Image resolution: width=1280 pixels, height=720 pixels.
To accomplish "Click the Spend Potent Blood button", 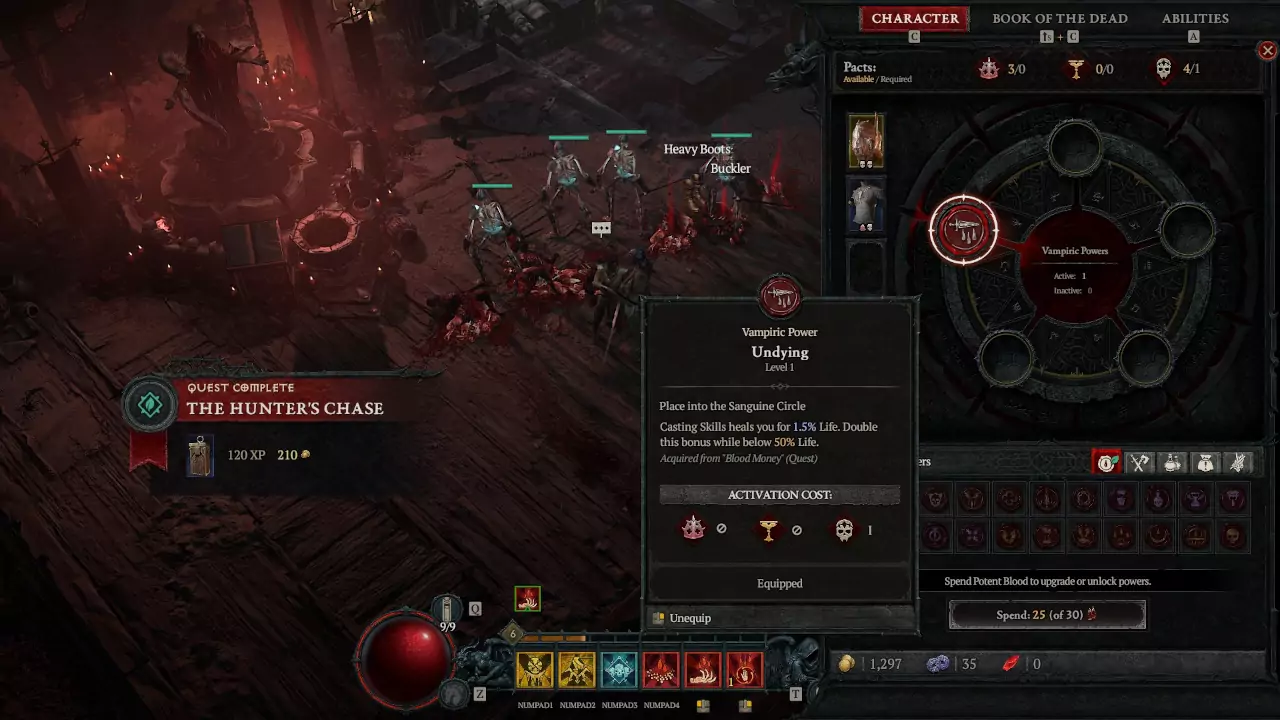I will coord(1047,615).
